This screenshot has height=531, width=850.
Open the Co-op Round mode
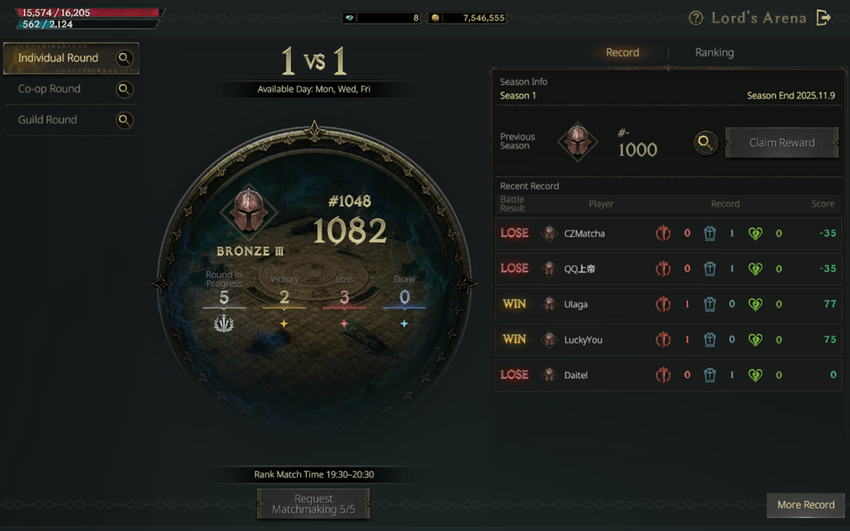point(49,89)
